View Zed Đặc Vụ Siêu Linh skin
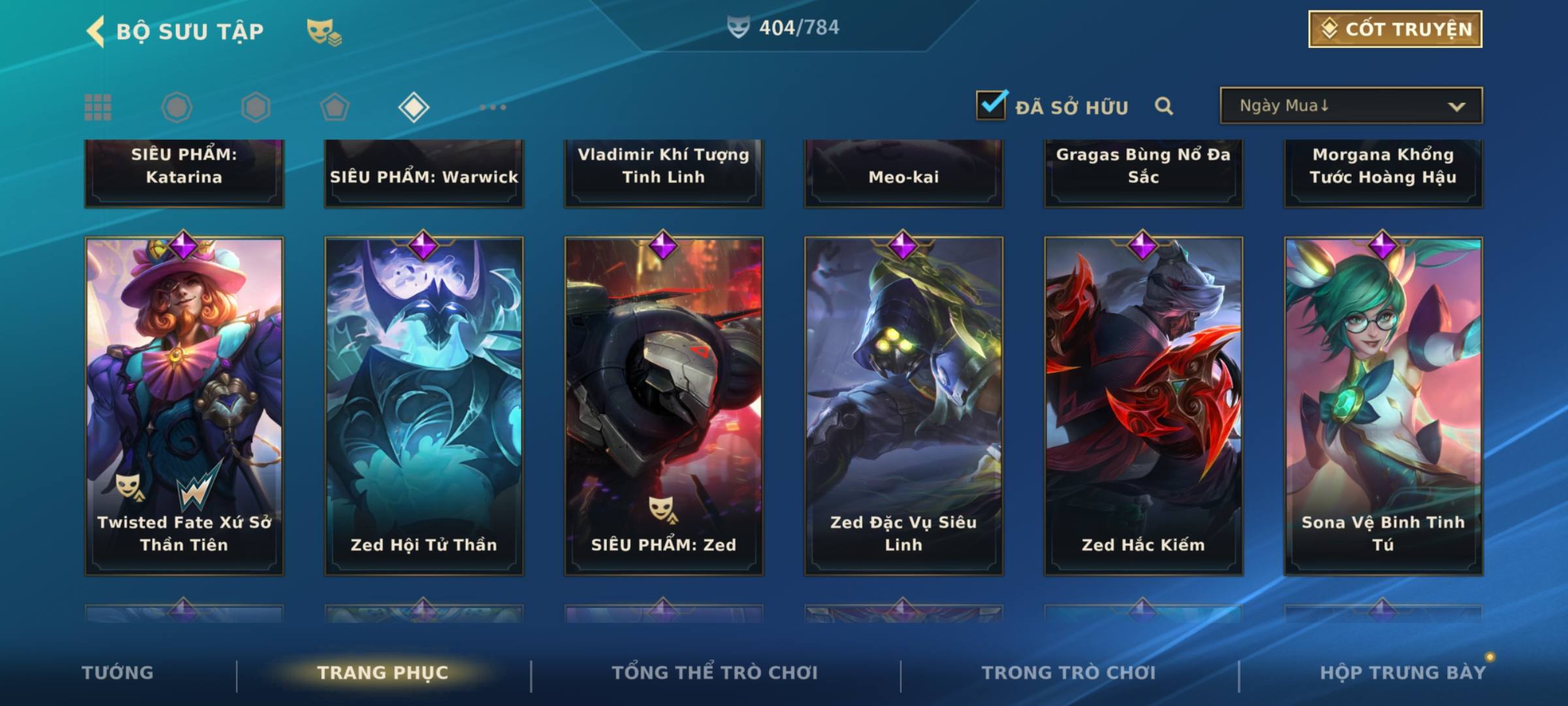Viewport: 1568px width, 706px height. [904, 405]
